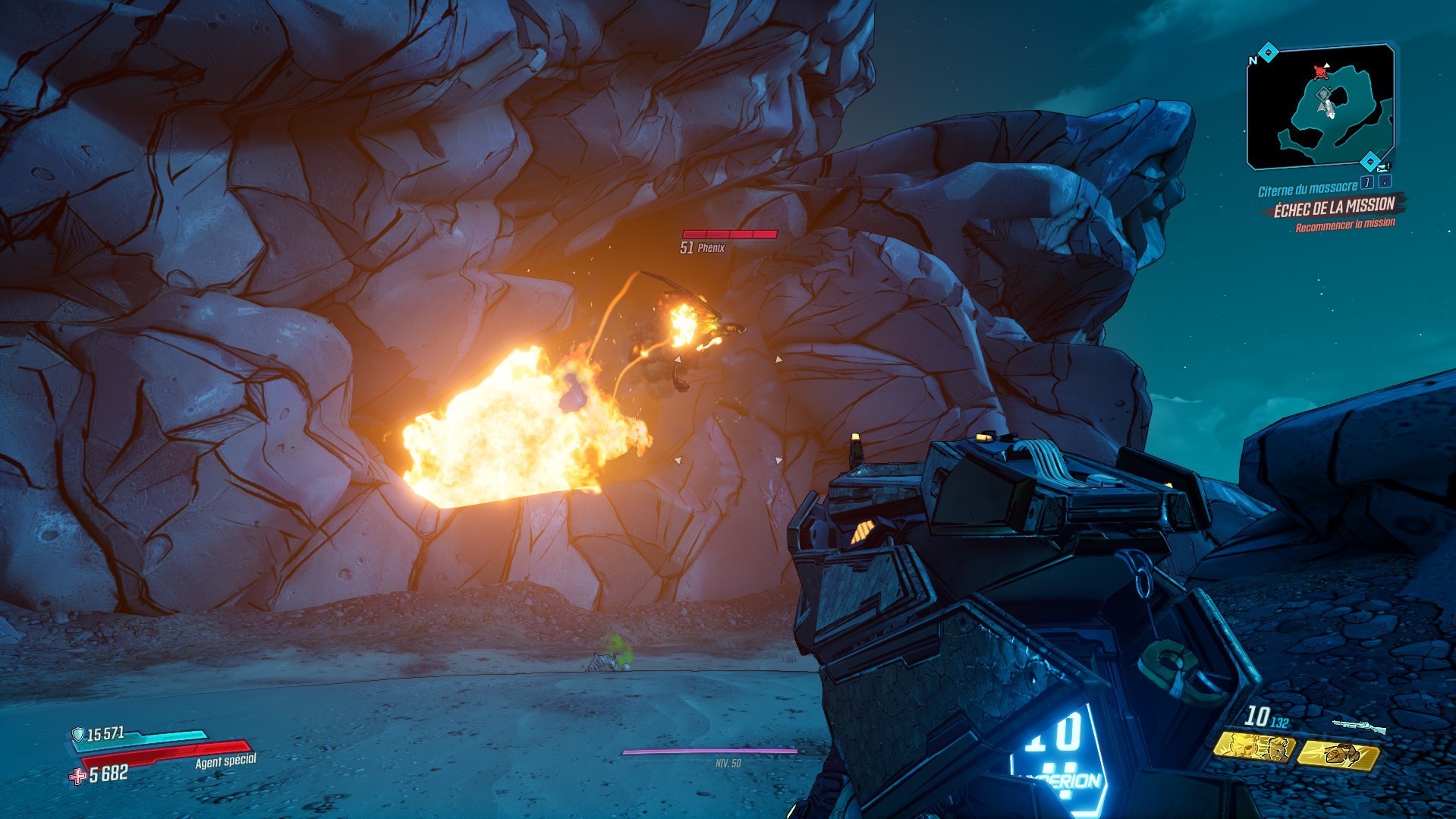The image size is (1456, 819).
Task: Select the top-left fast travel diamond on minimap
Action: (x=1268, y=50)
